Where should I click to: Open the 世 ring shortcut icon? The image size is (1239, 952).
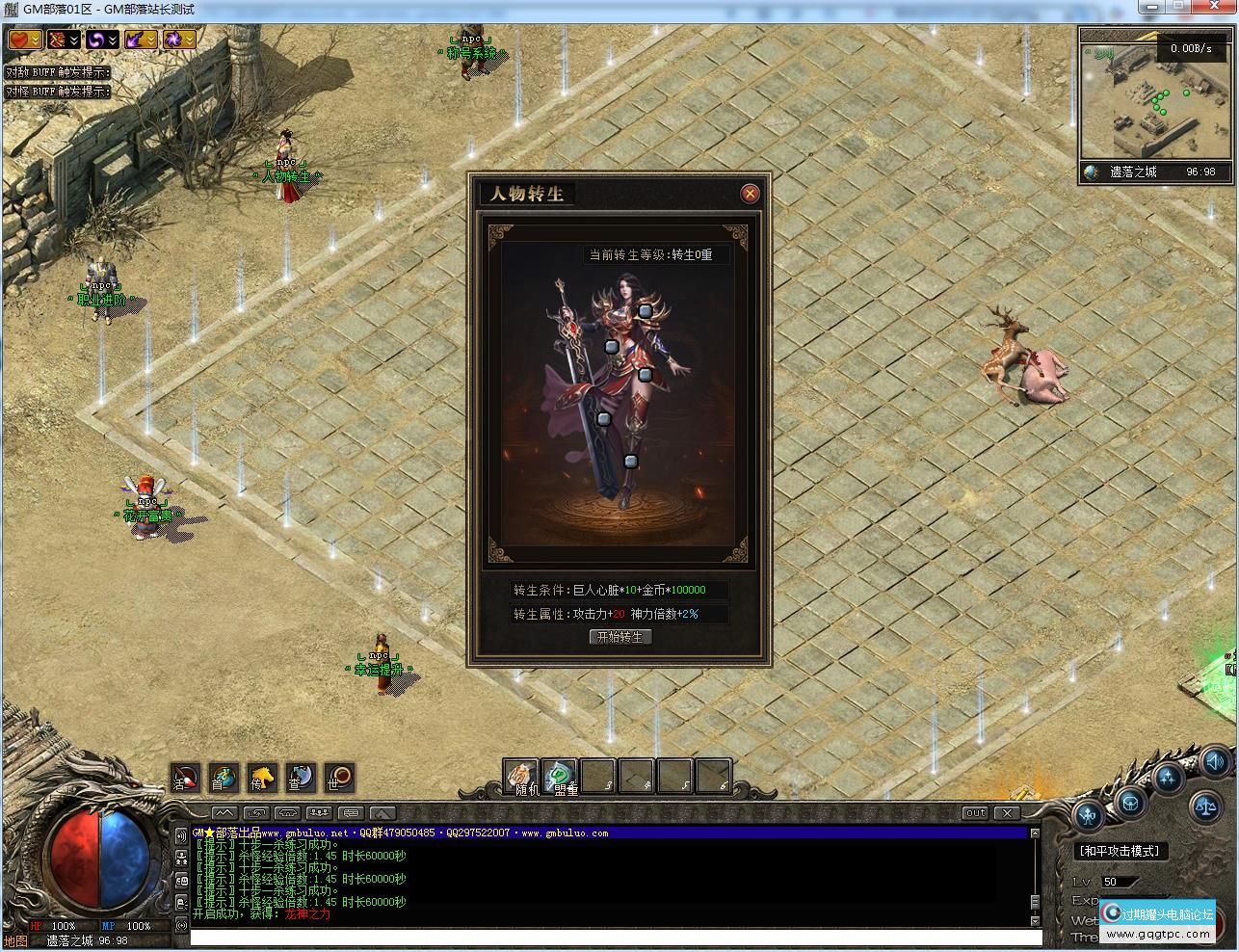point(339,778)
